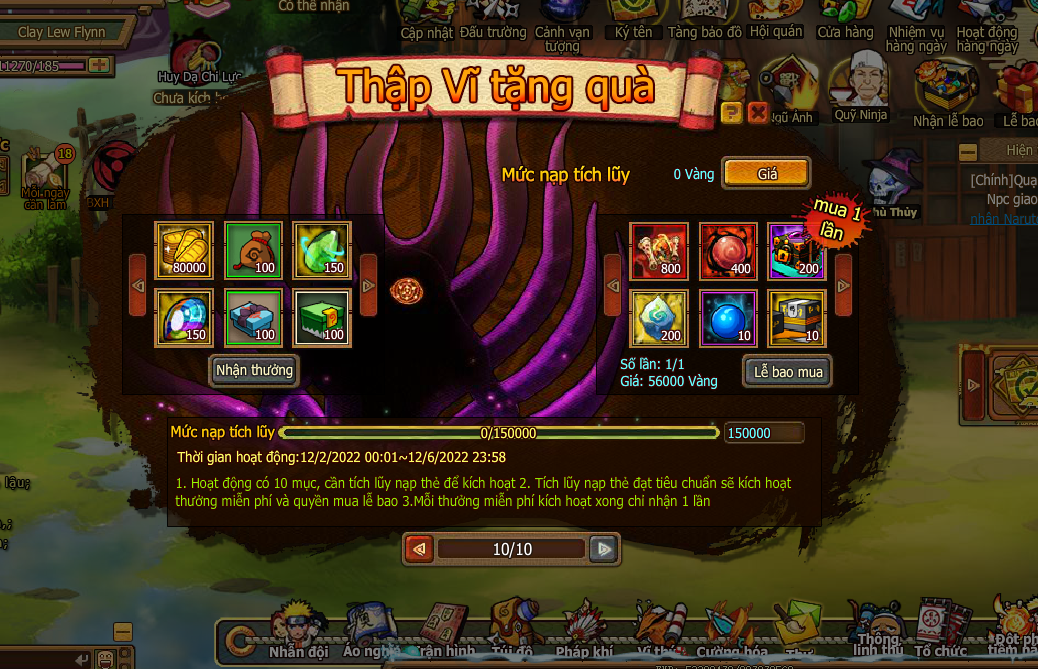Select the 80000 gold ingots reward
Viewport: 1038px width, 669px height.
pos(184,251)
